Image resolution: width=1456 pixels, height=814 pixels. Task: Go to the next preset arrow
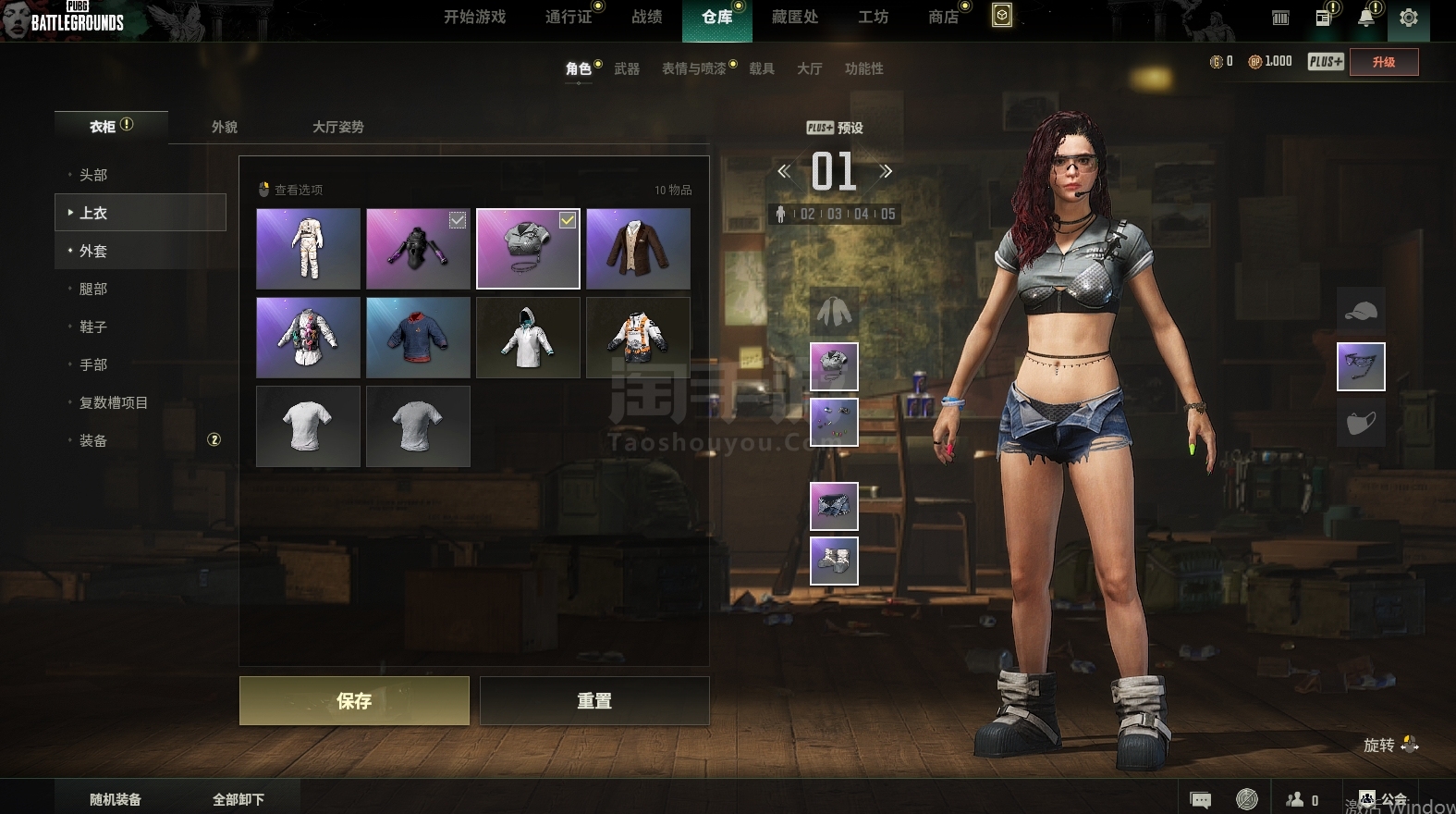[886, 171]
